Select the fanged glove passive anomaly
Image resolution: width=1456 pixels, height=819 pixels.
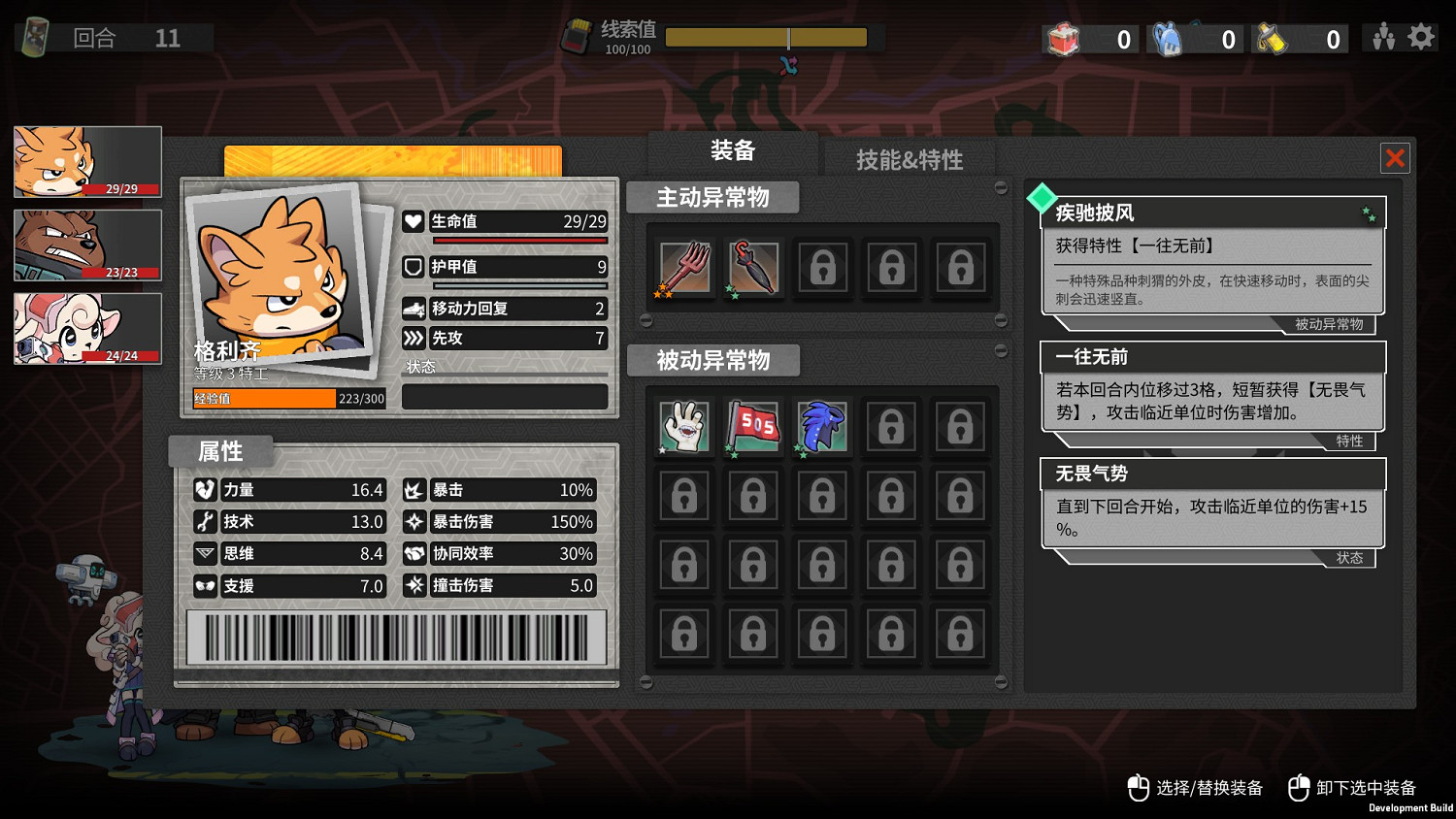[x=684, y=427]
